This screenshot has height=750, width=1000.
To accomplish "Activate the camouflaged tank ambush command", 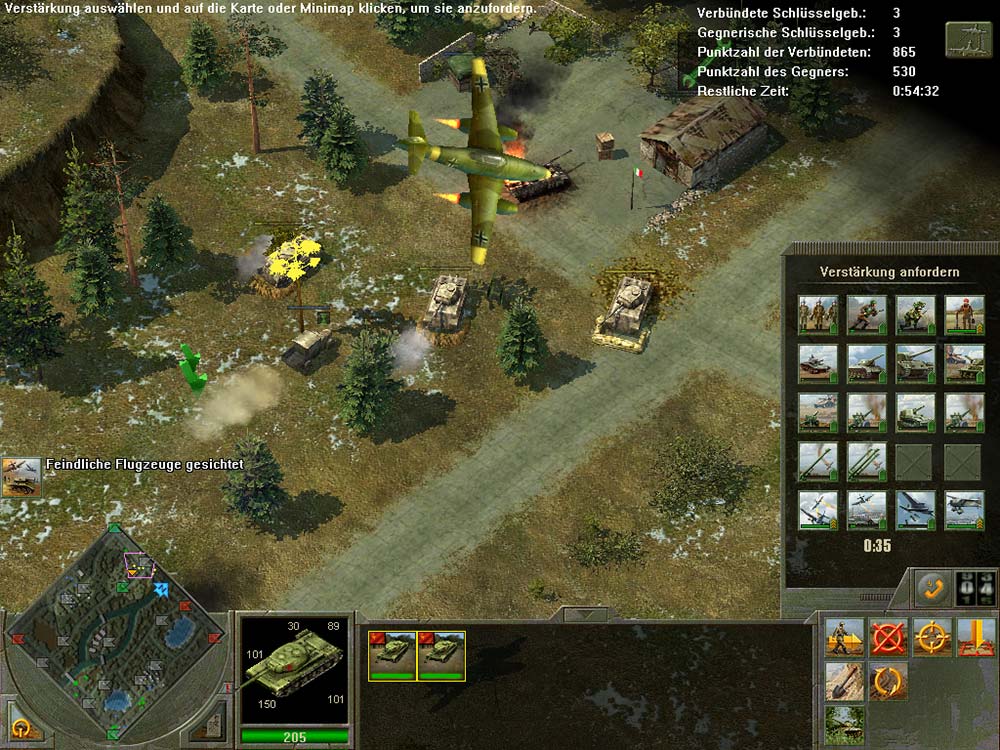I will (x=844, y=723).
